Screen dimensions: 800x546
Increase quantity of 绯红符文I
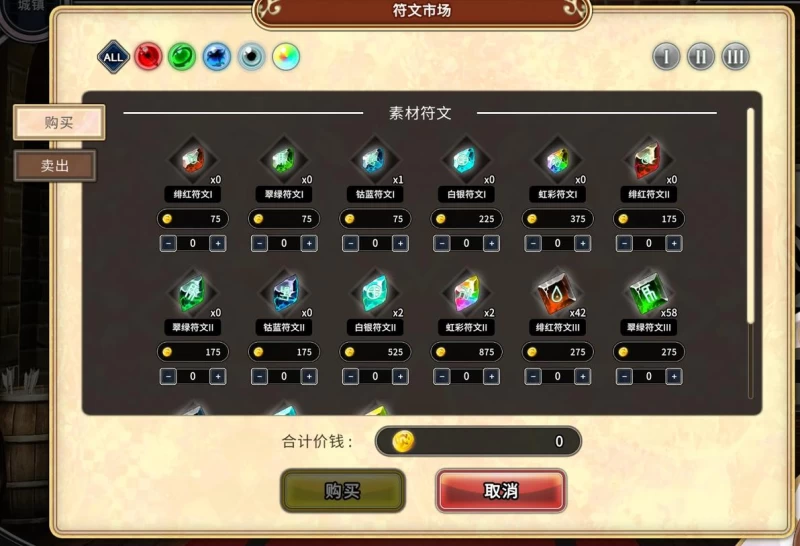click(x=217, y=243)
